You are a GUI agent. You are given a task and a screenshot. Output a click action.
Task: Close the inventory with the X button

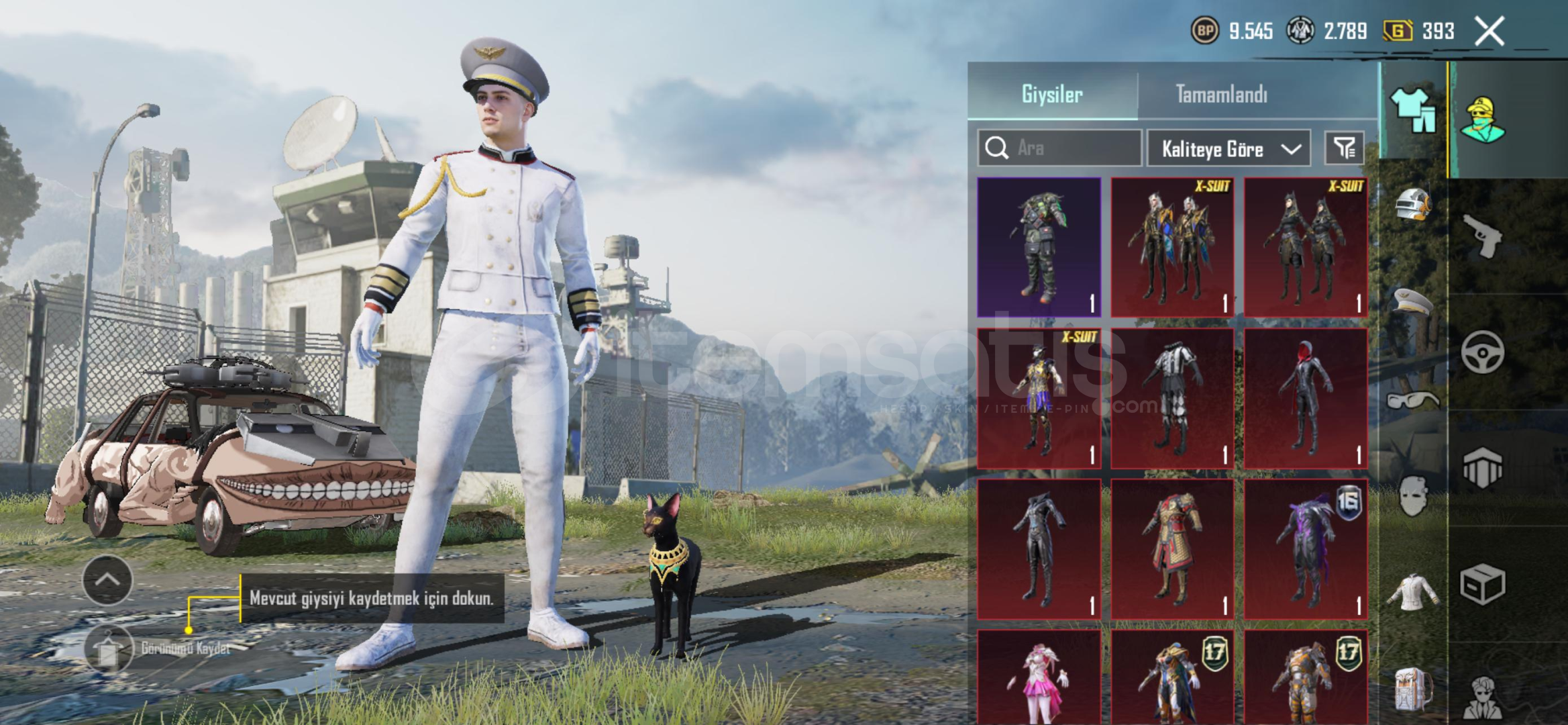point(1489,31)
